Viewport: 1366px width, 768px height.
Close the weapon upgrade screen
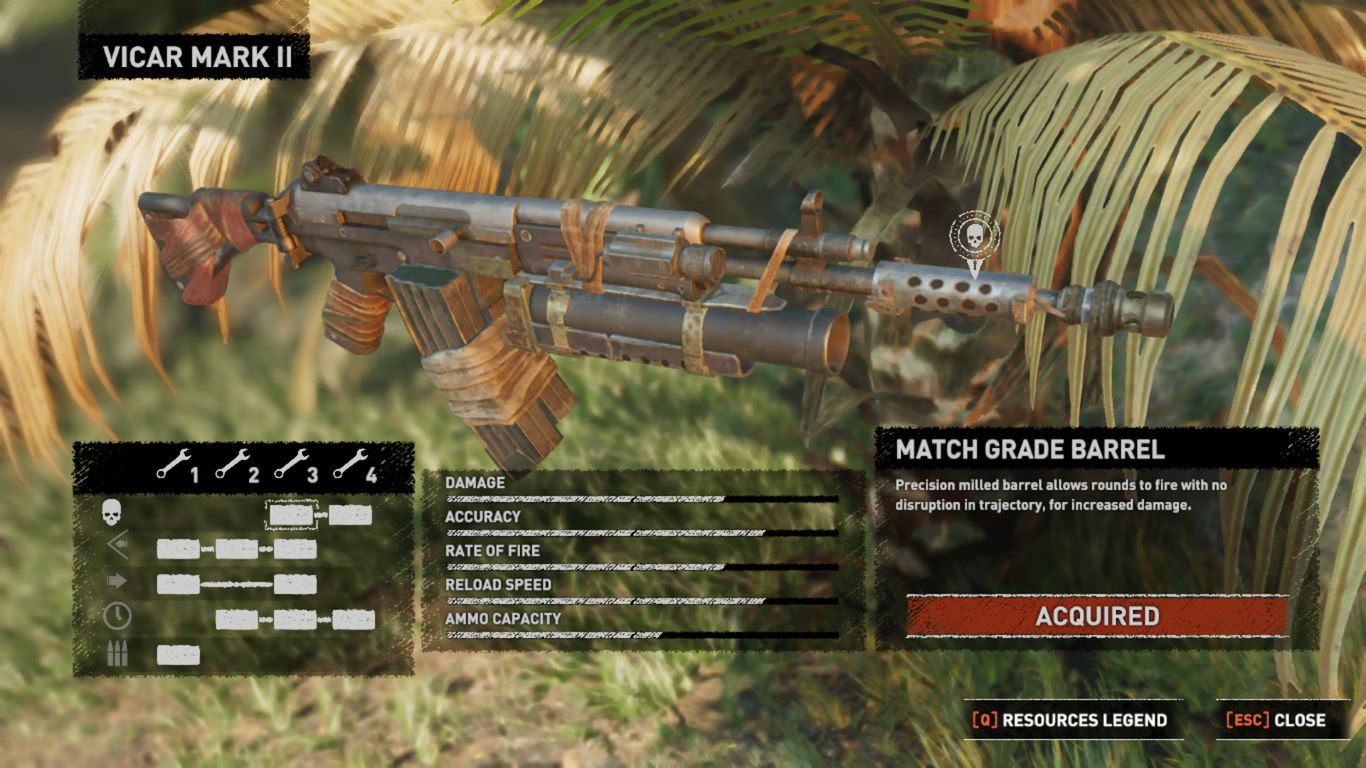tap(1276, 720)
